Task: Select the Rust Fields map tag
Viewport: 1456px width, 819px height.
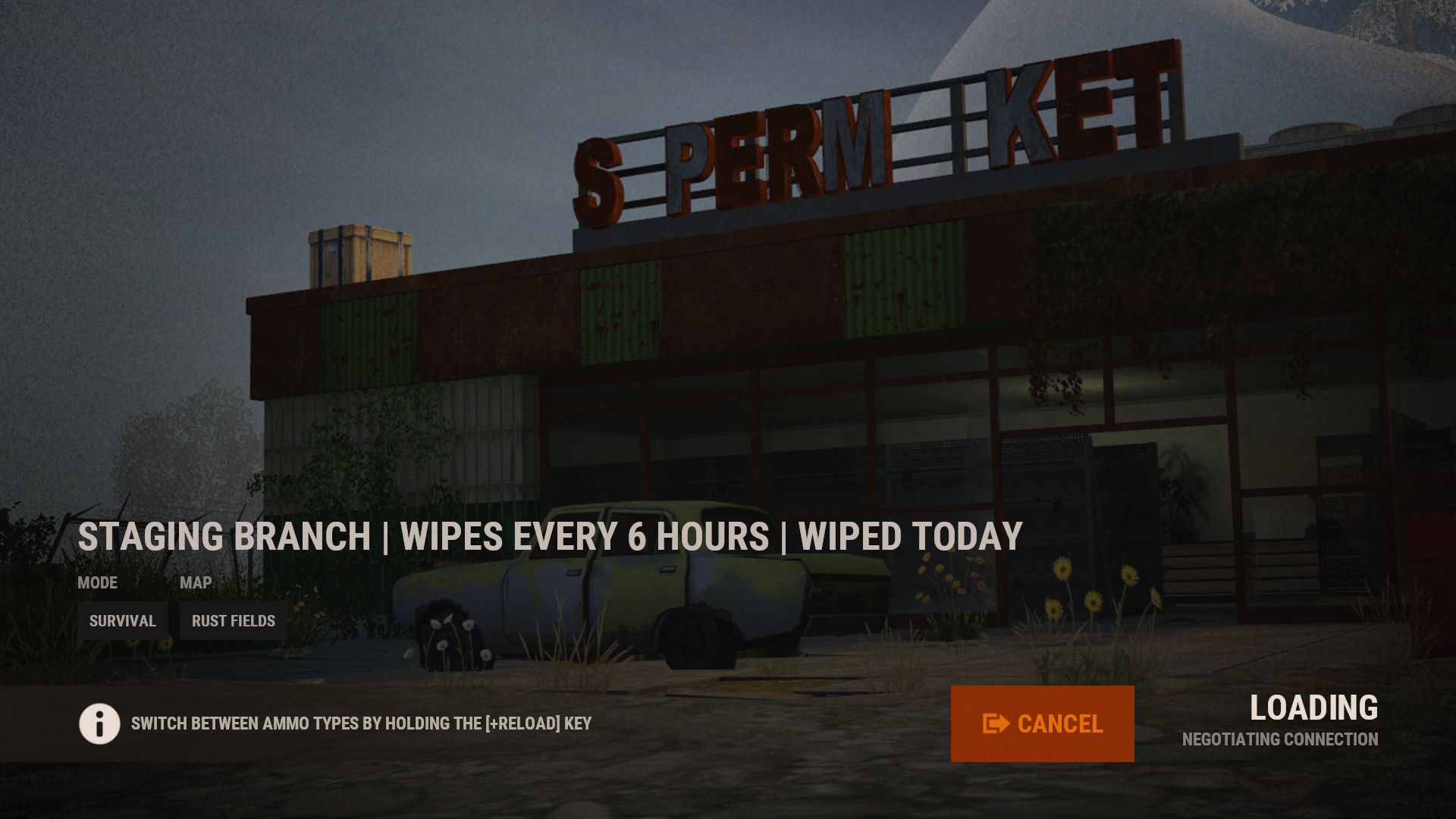Action: click(x=234, y=621)
